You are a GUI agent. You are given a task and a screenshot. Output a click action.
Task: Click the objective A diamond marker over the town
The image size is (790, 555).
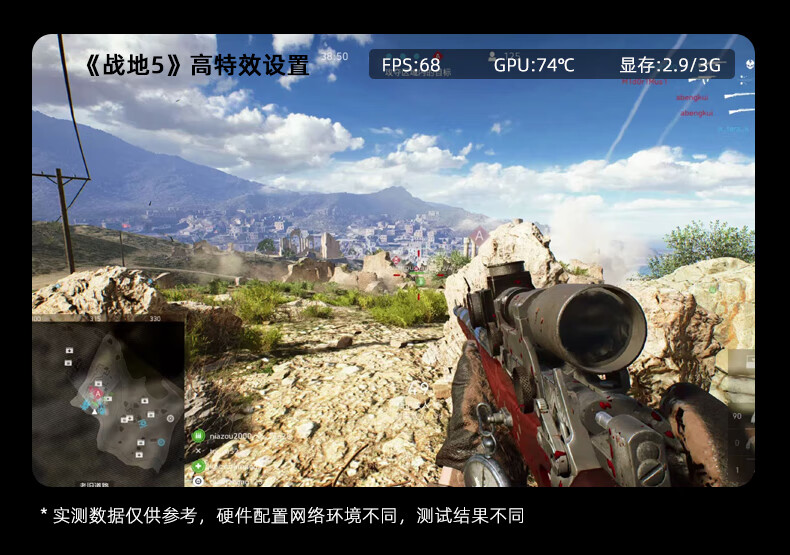[479, 236]
